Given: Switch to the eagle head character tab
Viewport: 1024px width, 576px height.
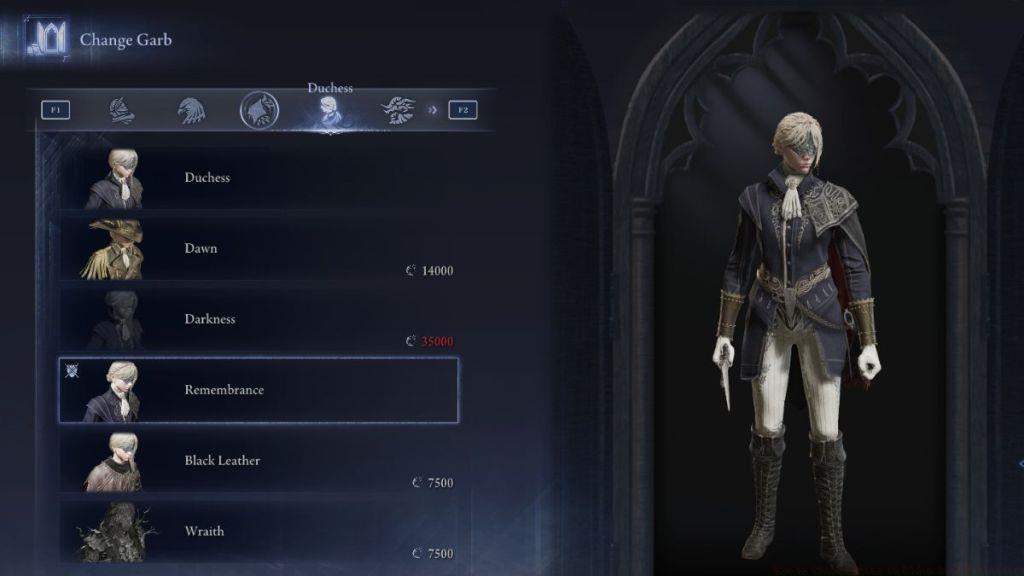Looking at the screenshot, I should [191, 110].
